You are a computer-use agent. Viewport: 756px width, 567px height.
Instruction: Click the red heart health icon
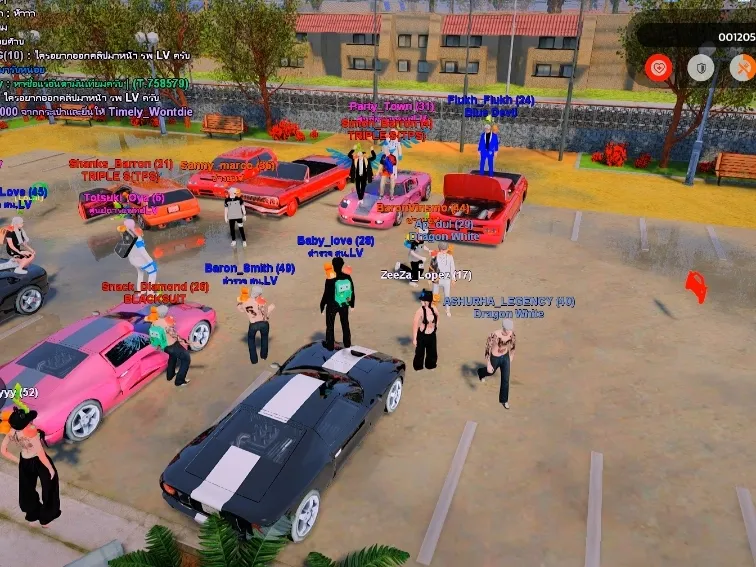[658, 68]
